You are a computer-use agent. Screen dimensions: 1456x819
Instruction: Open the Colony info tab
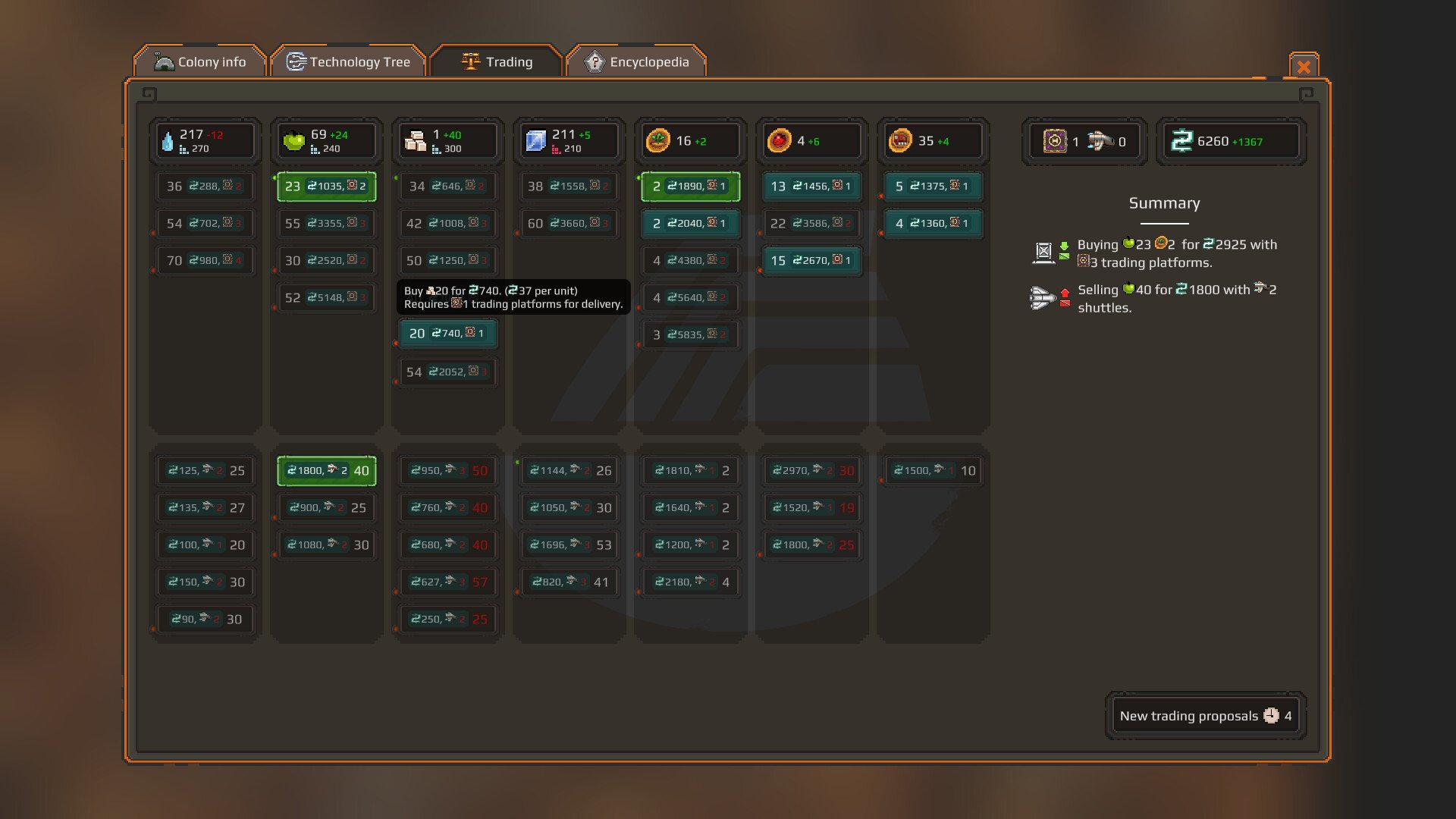200,62
